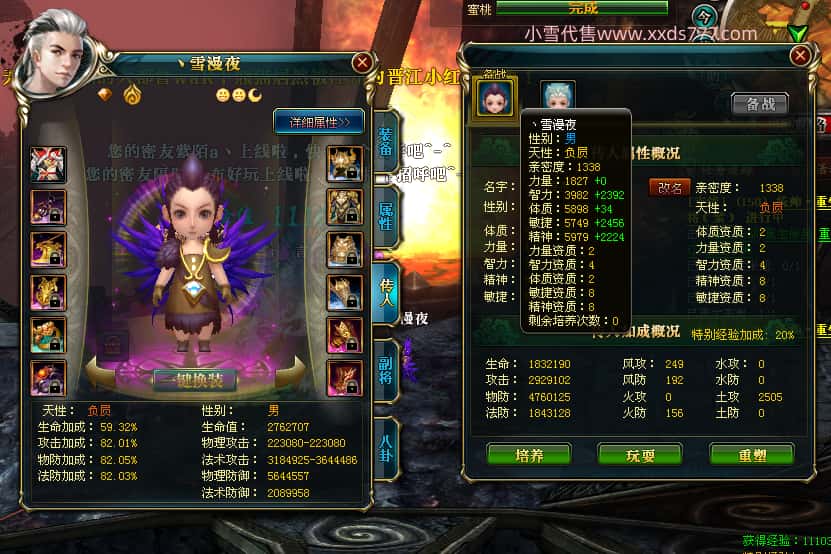Click the 备战 standby button
This screenshot has width=831, height=554.
[x=759, y=104]
